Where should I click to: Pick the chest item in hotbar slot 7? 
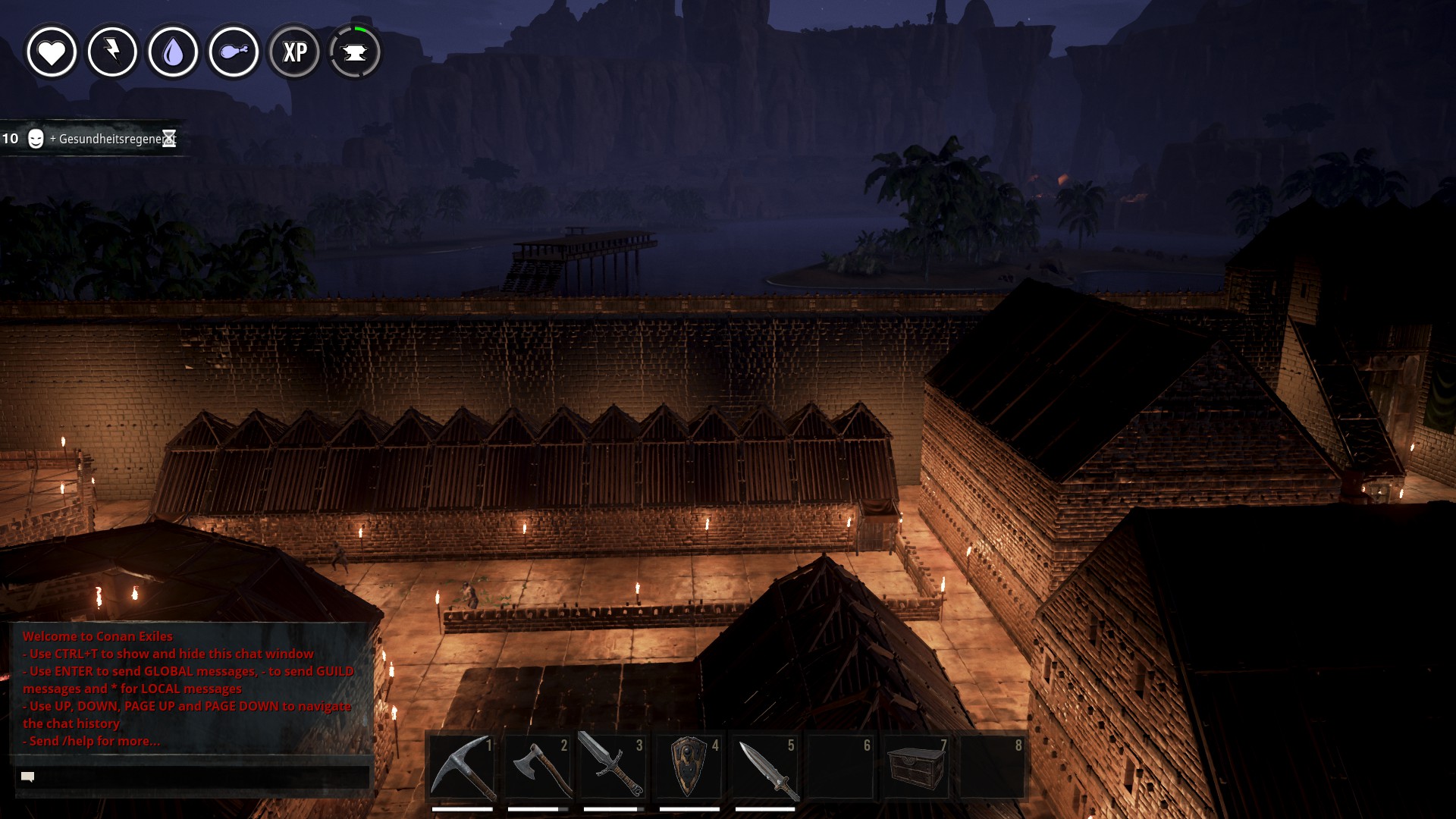point(916,766)
